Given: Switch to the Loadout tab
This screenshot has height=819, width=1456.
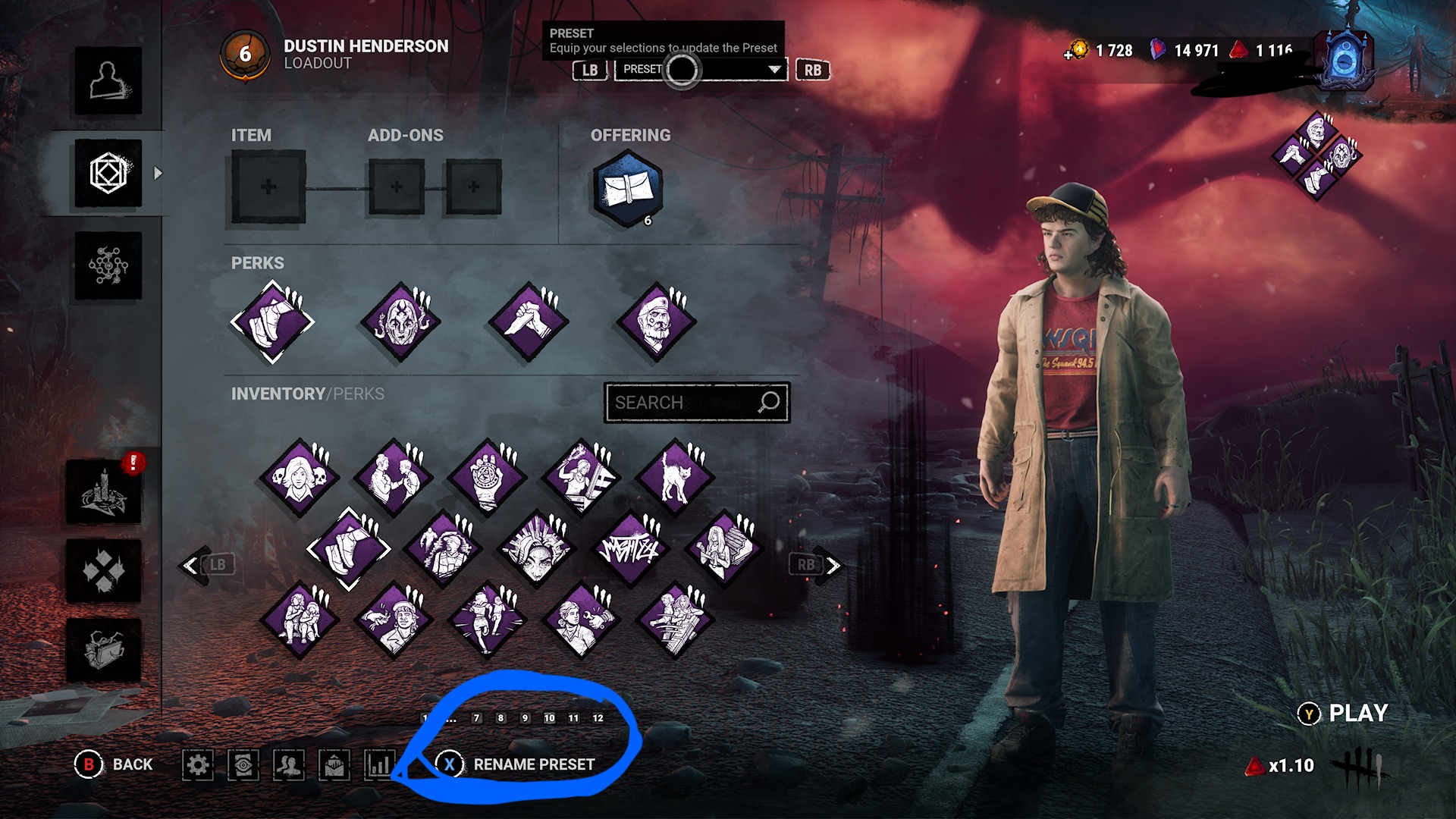Looking at the screenshot, I should 108,173.
